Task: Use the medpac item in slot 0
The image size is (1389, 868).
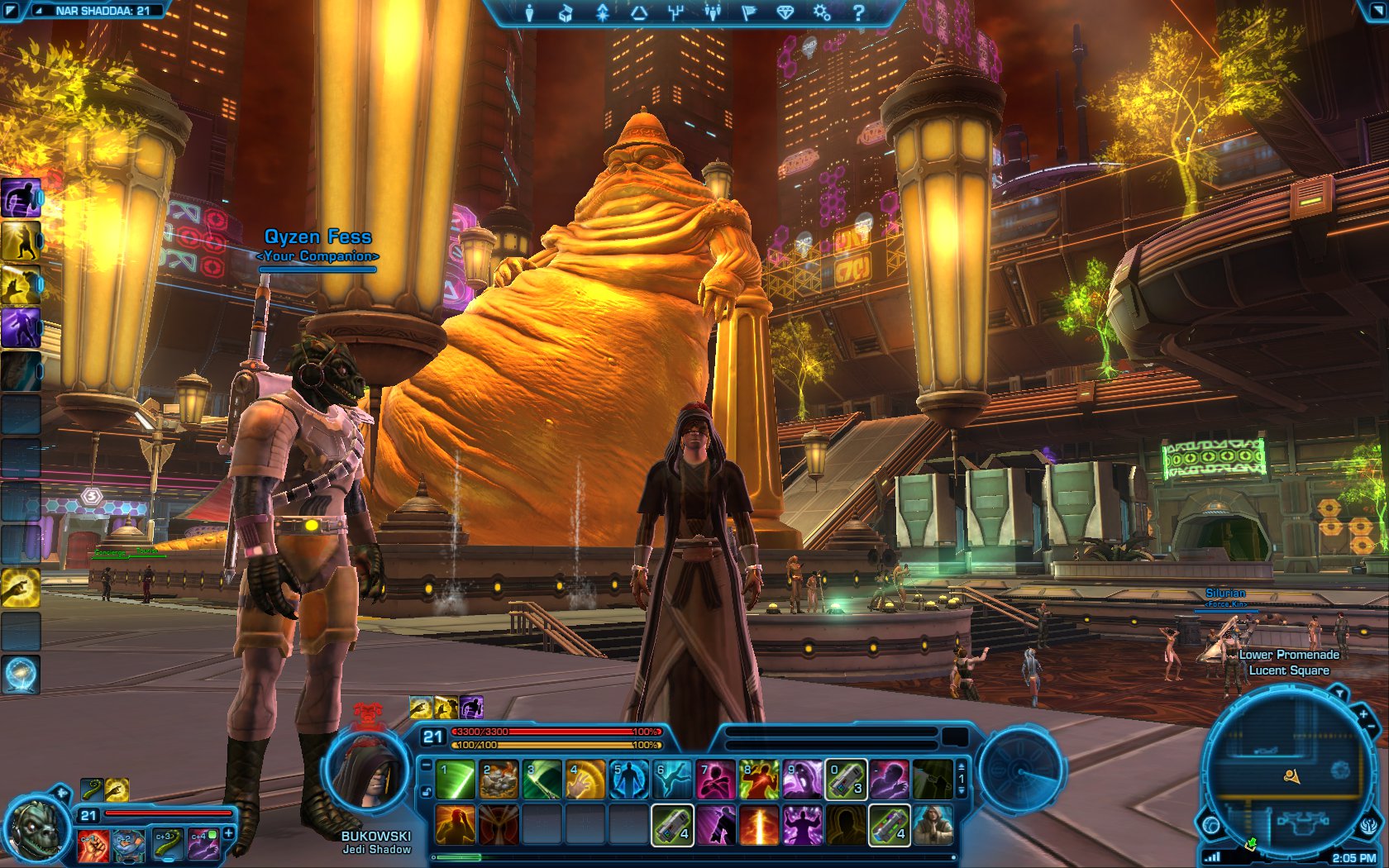Action: (x=845, y=780)
